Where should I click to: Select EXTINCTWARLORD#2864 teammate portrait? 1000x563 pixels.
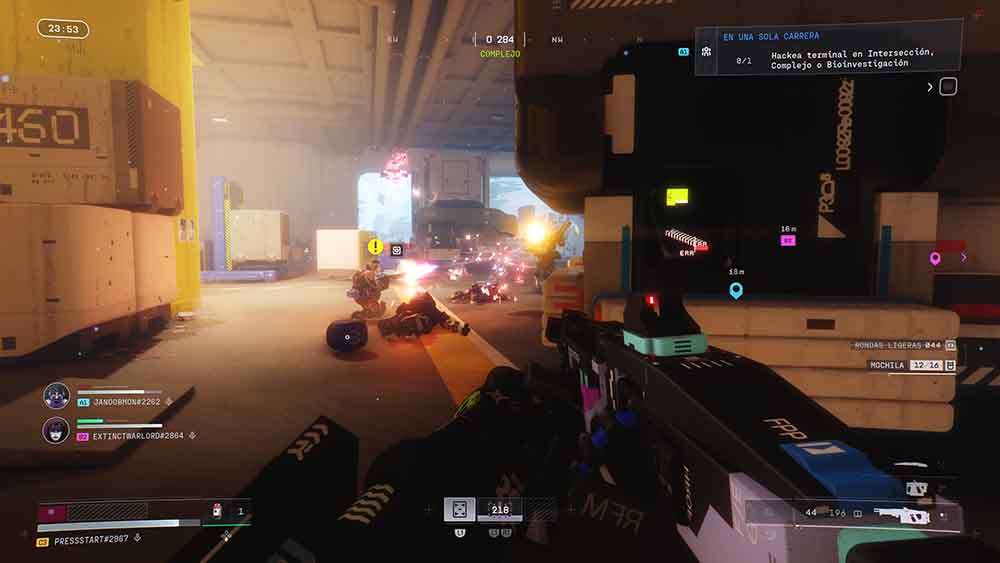click(x=56, y=431)
